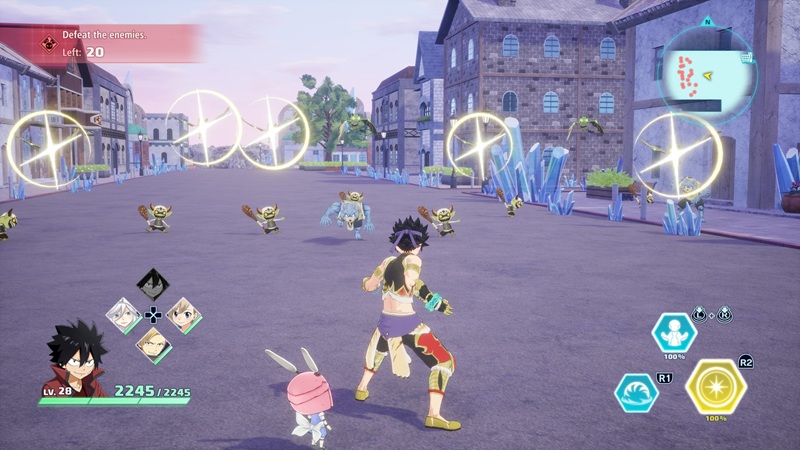800x450 pixels.
Task: Trigger the blue meditating figure hexagon ability
Action: point(674,333)
